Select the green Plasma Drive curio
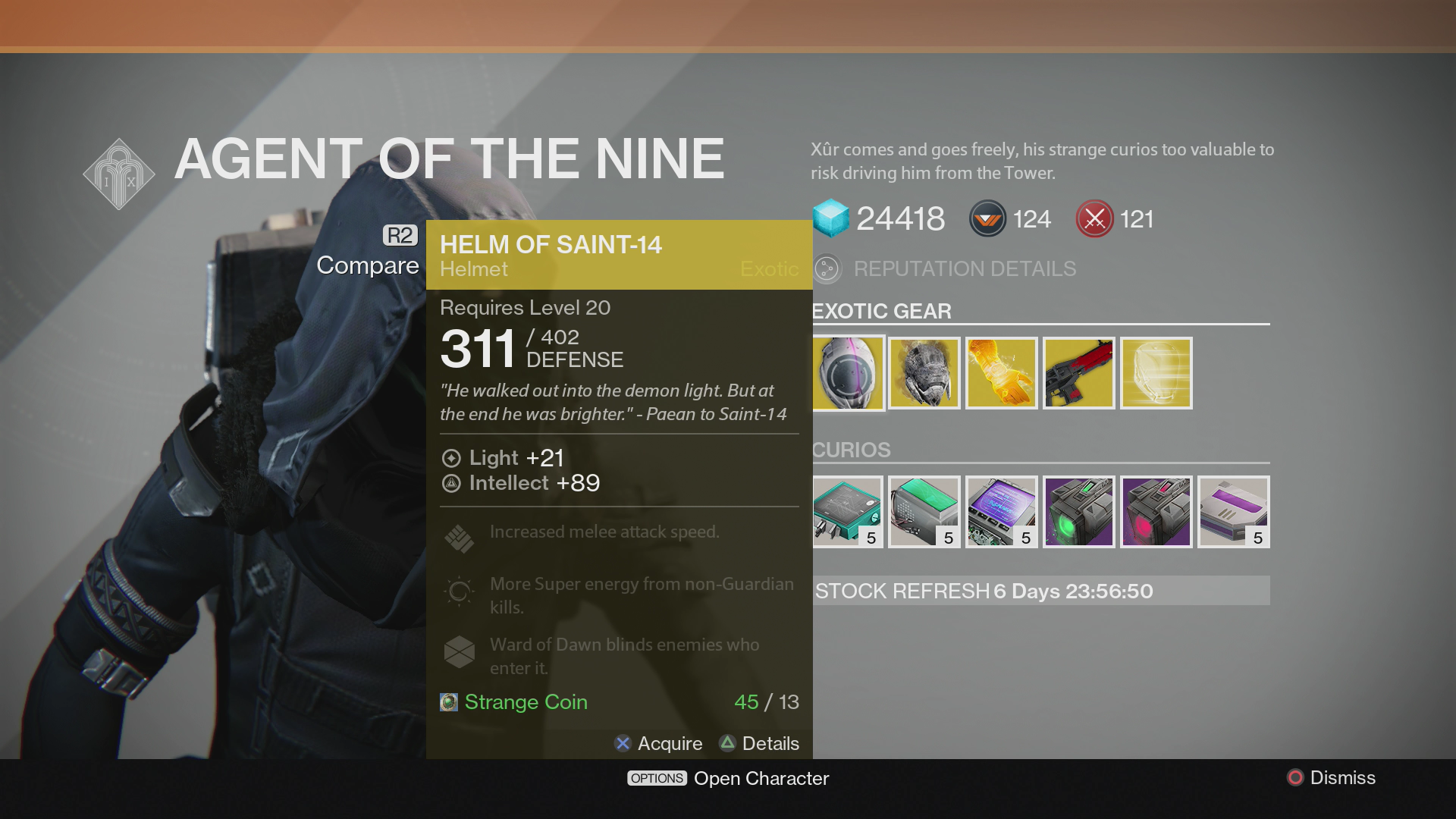Viewport: 1456px width, 819px height. (x=1078, y=512)
